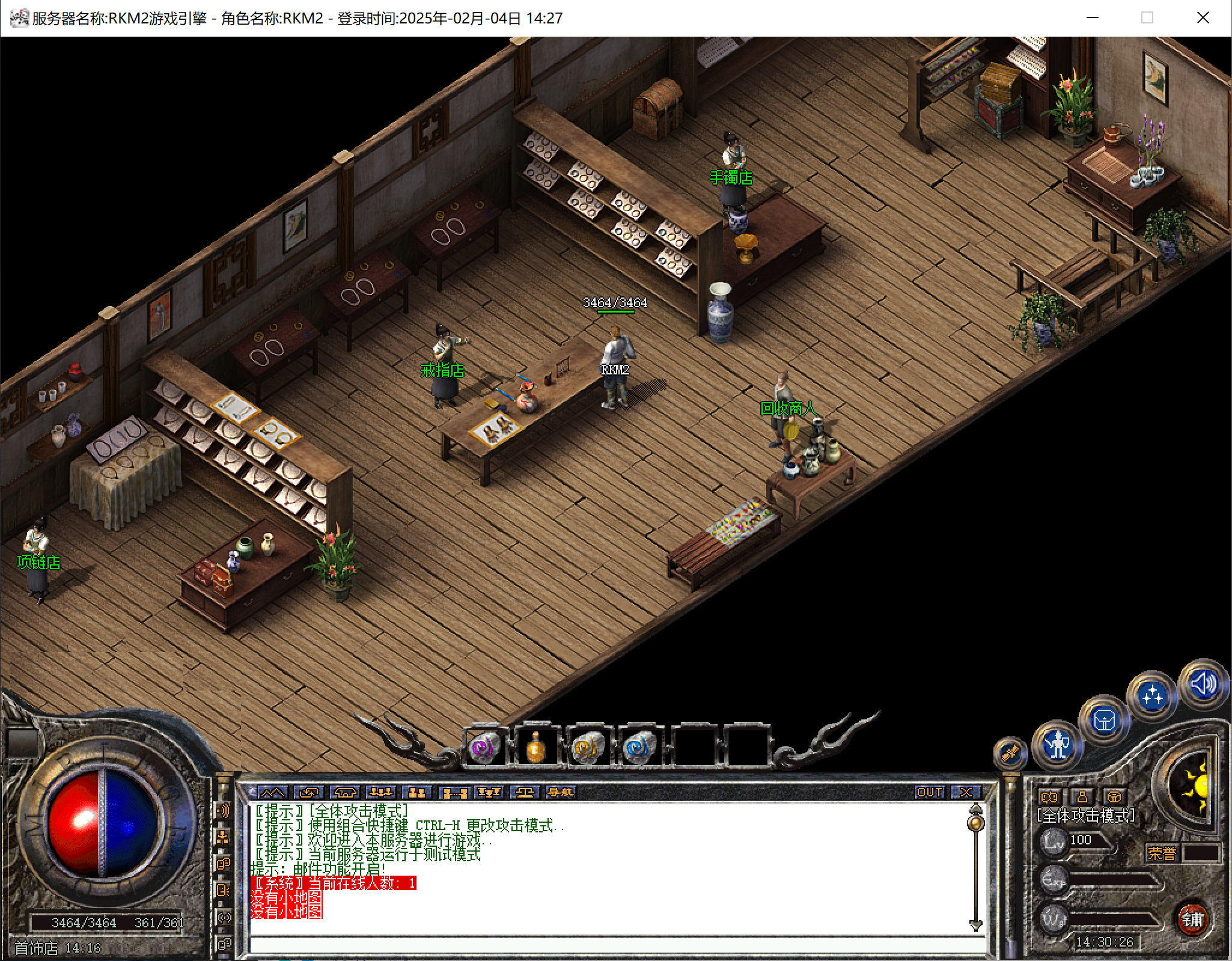1232x961 pixels.
Task: Click the balance scale icon on the toolbar
Action: pyautogui.click(x=525, y=792)
